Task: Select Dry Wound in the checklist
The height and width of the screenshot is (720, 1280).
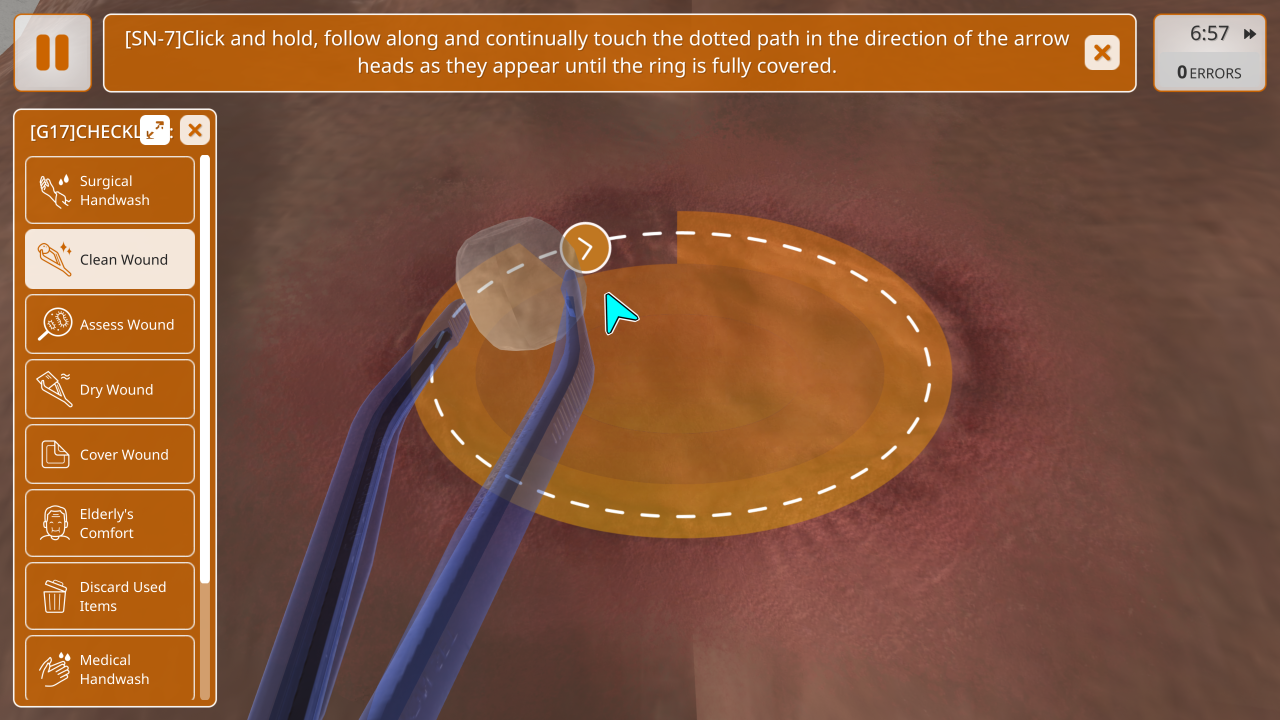Action: click(x=110, y=389)
